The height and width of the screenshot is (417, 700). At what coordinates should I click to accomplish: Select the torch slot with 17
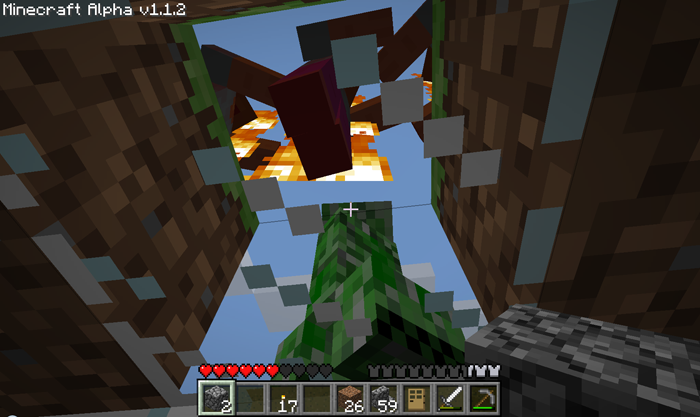pyautogui.click(x=285, y=399)
